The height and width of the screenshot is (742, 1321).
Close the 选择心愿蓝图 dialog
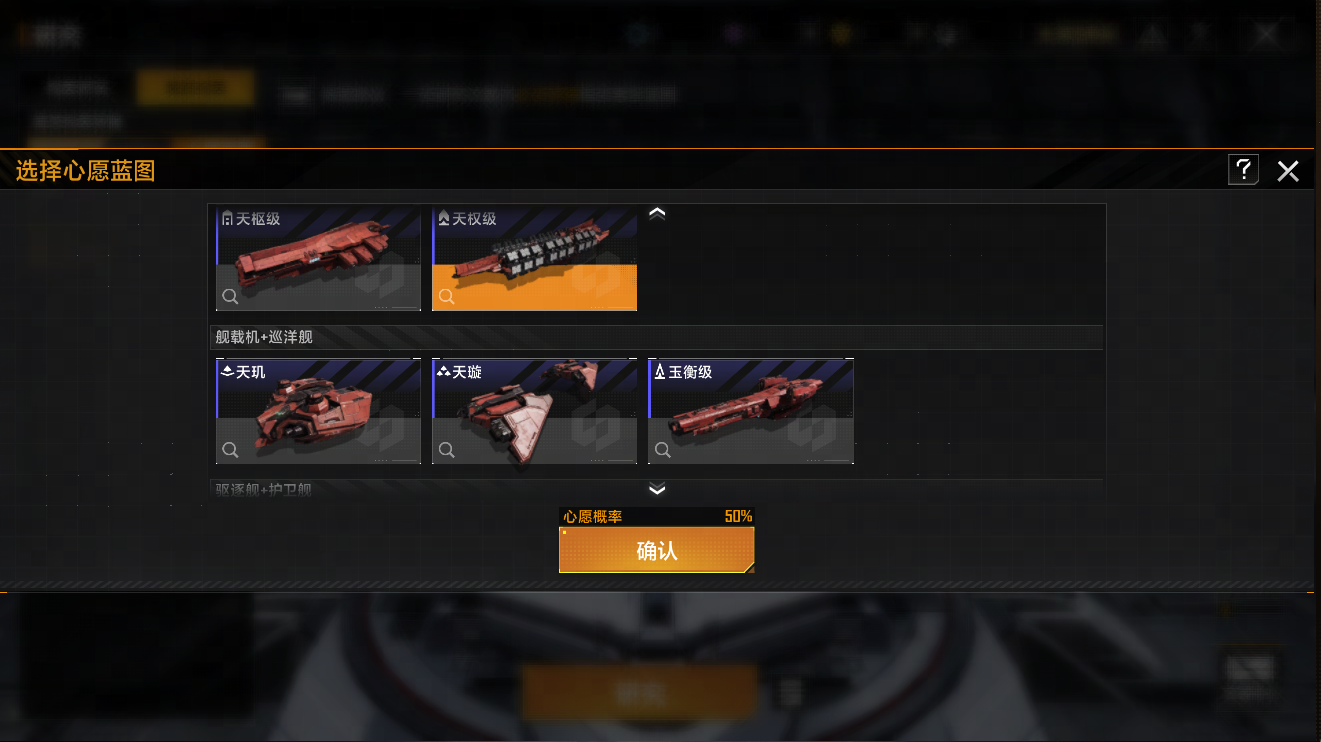(1288, 171)
